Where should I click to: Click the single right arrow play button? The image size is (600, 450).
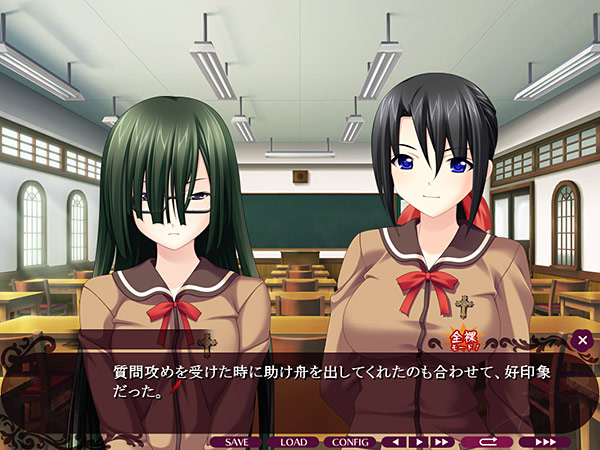[419, 441]
